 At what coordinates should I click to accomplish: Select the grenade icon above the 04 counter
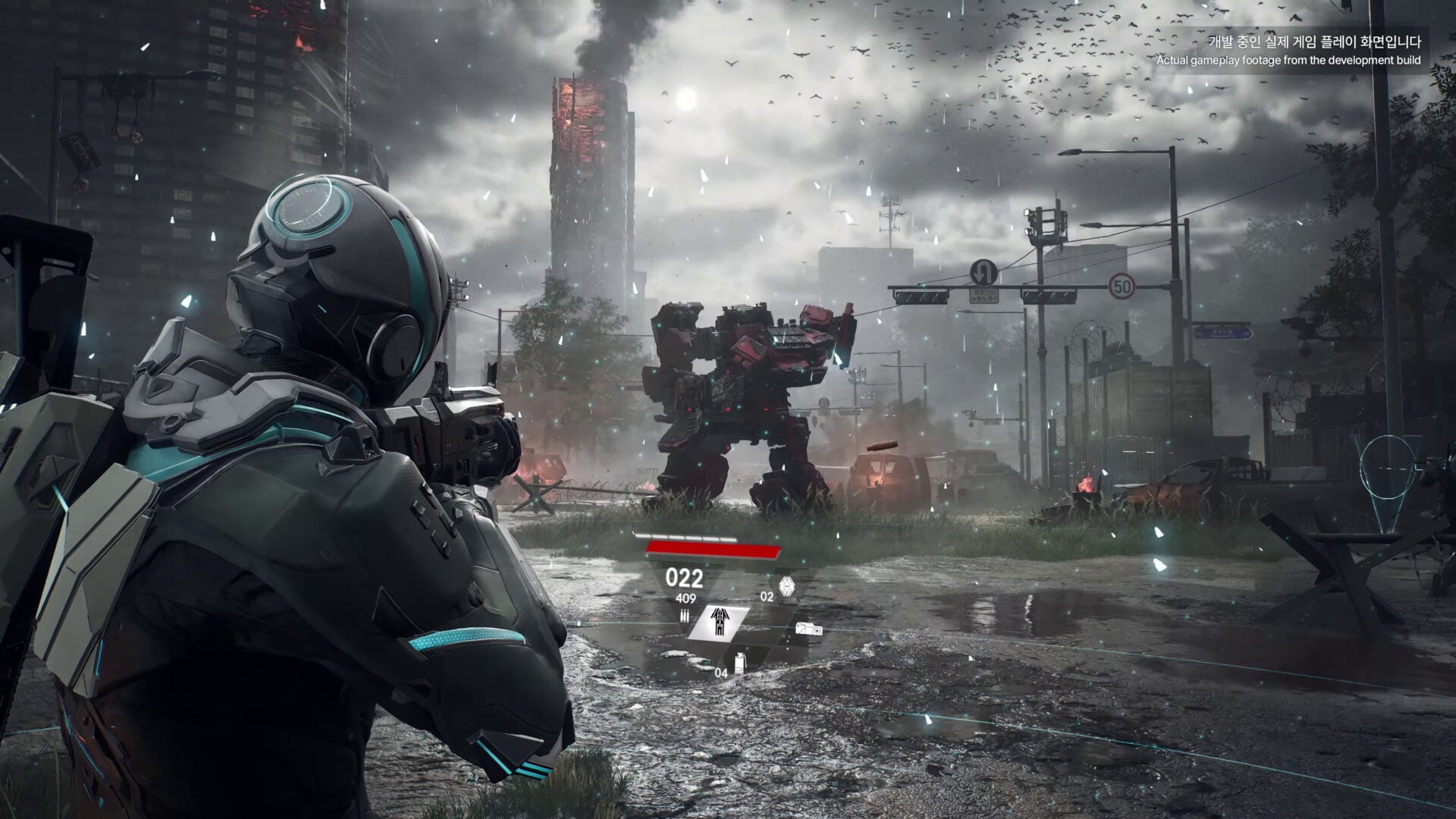pyautogui.click(x=739, y=662)
